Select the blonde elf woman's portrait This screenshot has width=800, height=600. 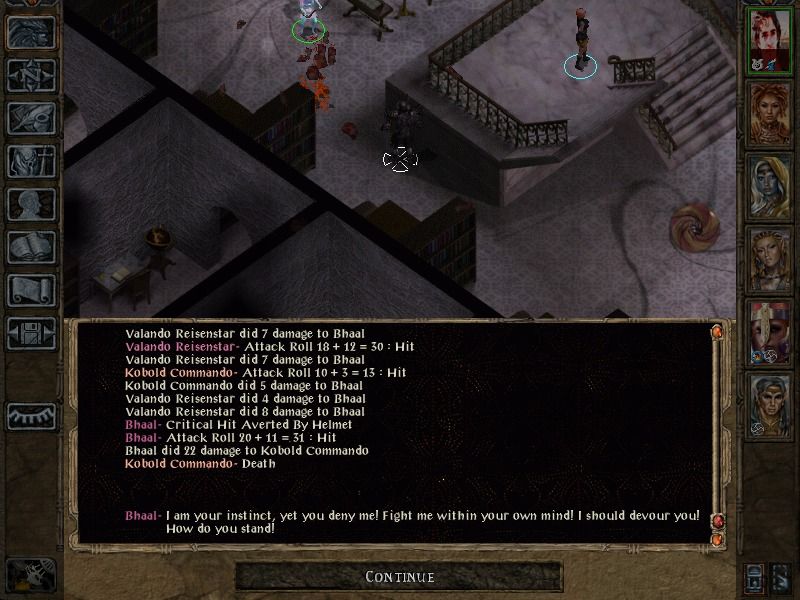768,260
